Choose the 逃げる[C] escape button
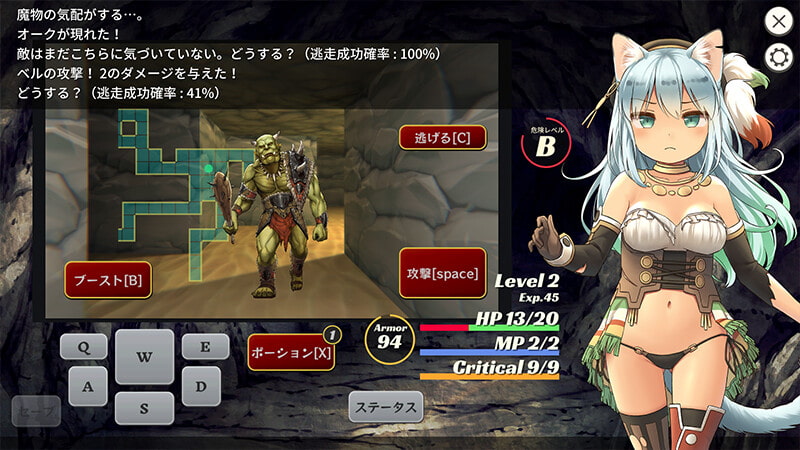This screenshot has height=450, width=800. tap(442, 138)
